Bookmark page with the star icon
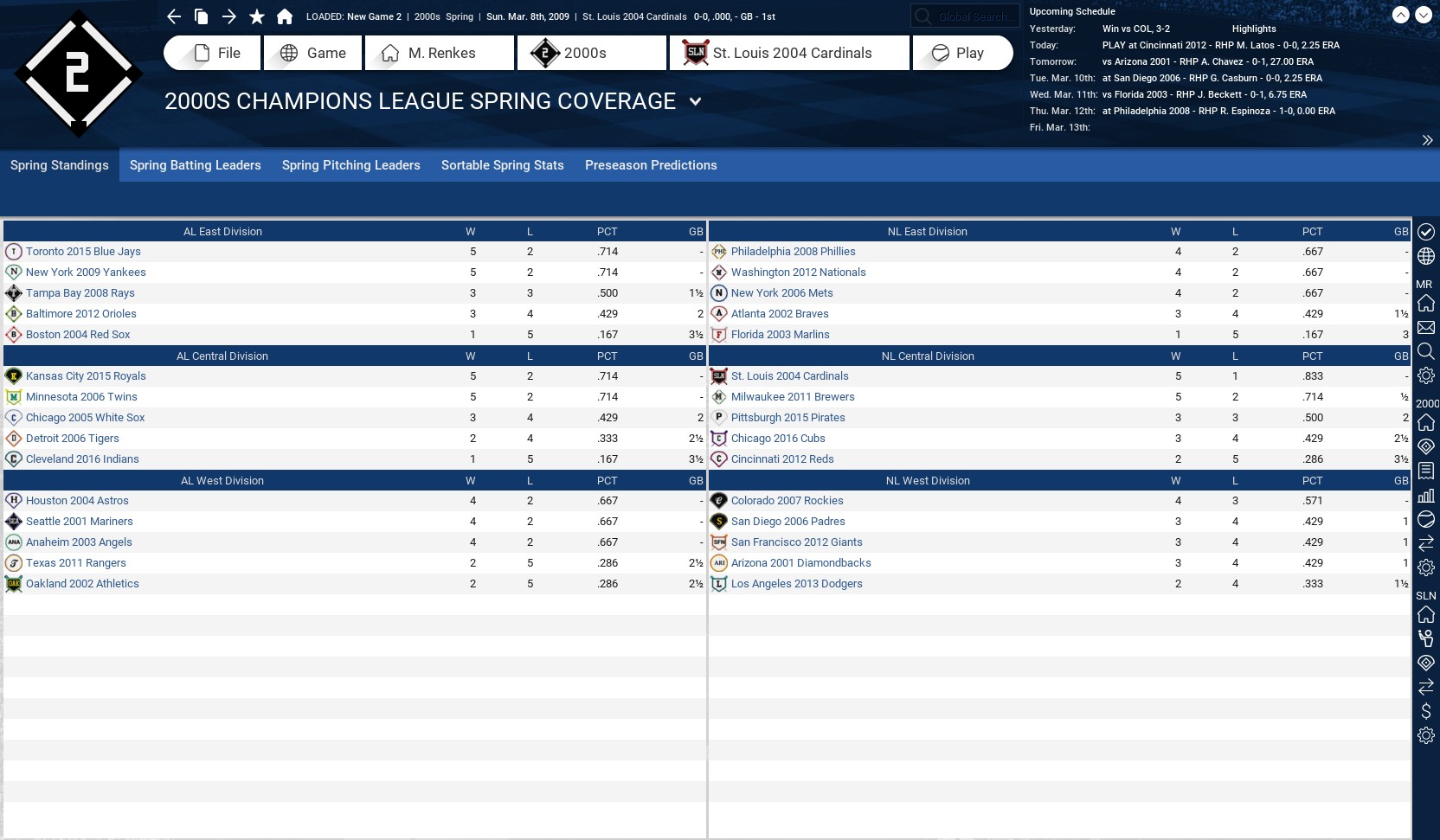Viewport: 1440px width, 840px height. (257, 16)
